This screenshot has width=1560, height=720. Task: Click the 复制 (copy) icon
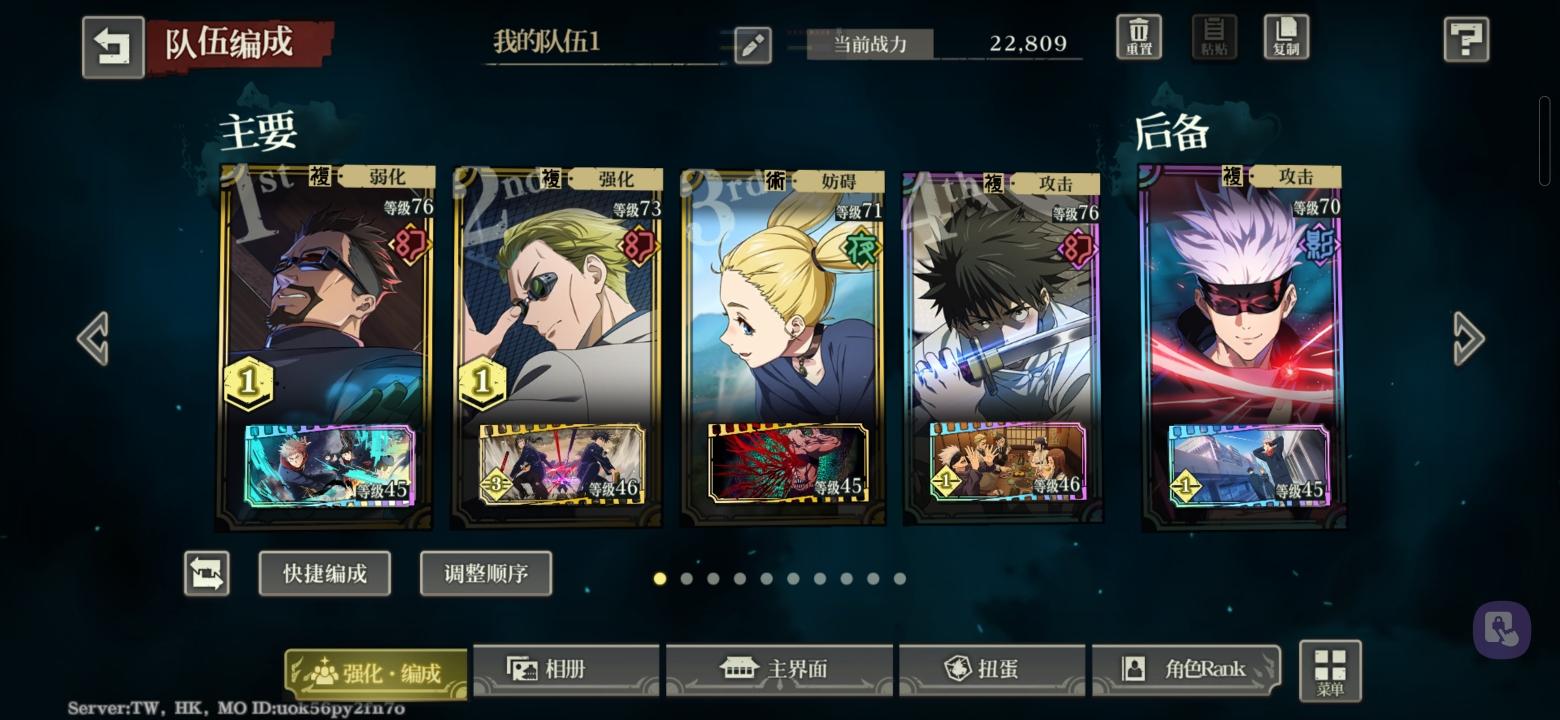pyautogui.click(x=1286, y=36)
